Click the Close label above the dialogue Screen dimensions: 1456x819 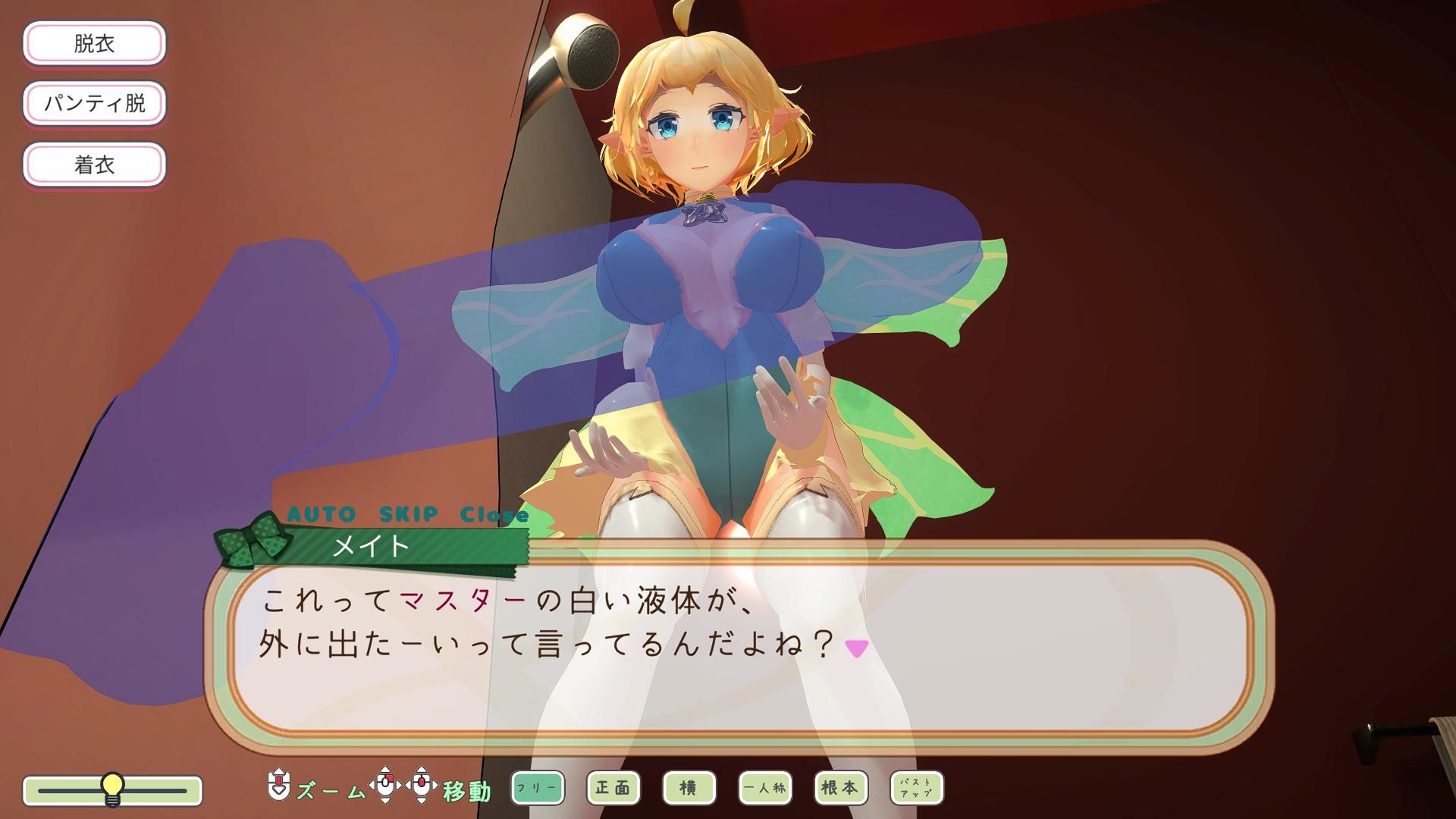click(491, 513)
